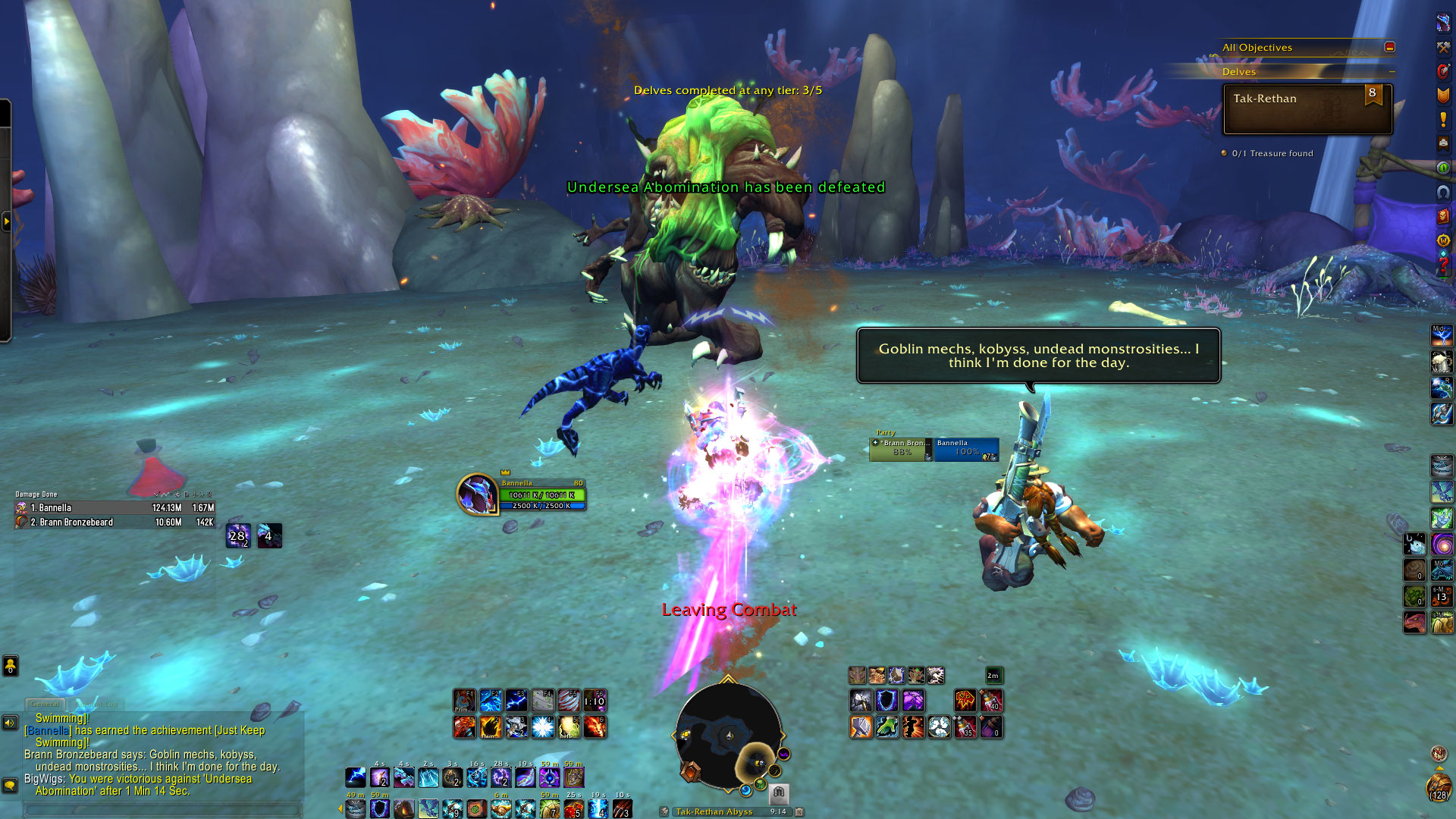Collapse the Delves objectives section

pos(1392,72)
